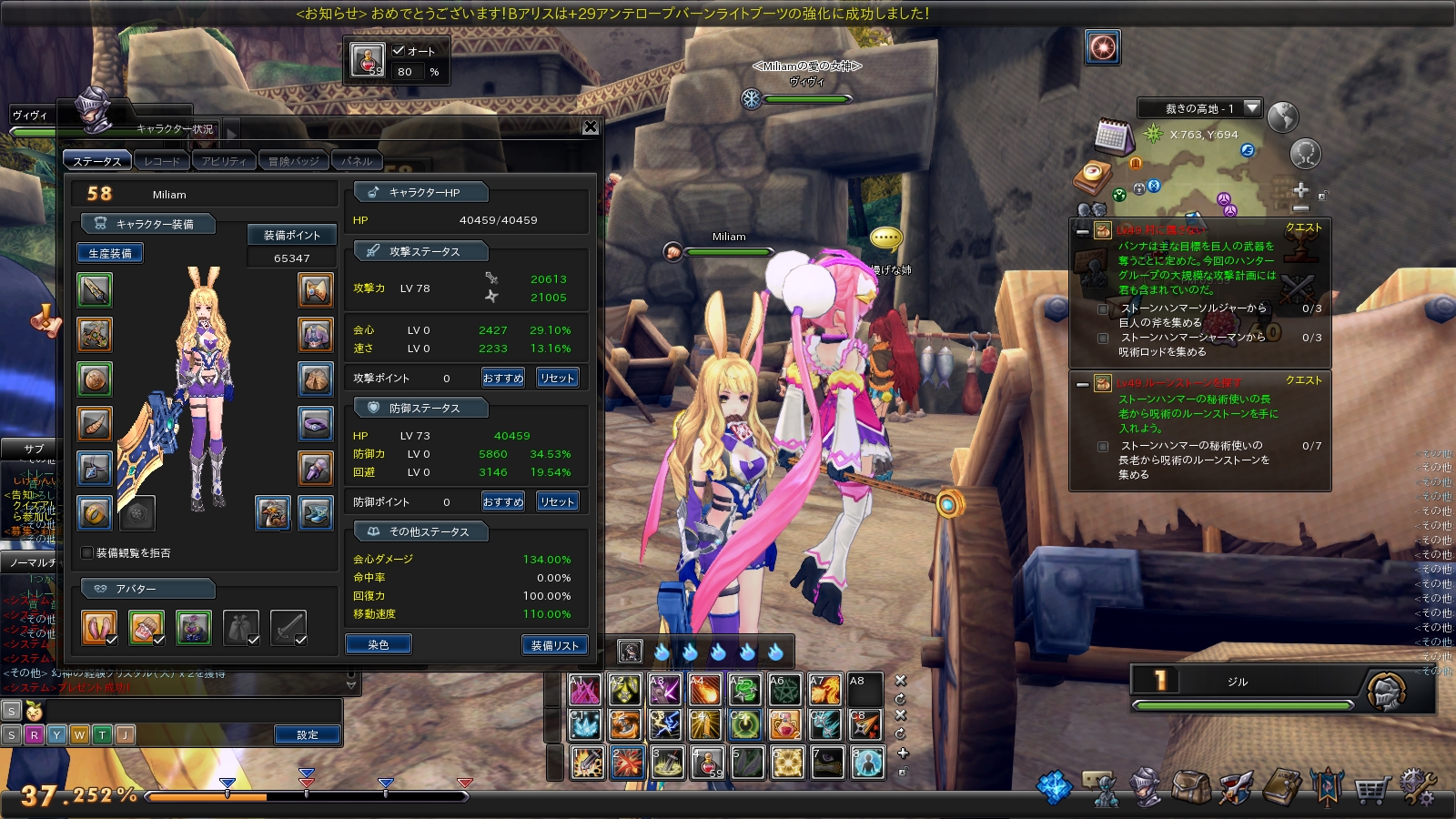Open the アビリティ tab
The height and width of the screenshot is (819, 1456).
(x=223, y=161)
